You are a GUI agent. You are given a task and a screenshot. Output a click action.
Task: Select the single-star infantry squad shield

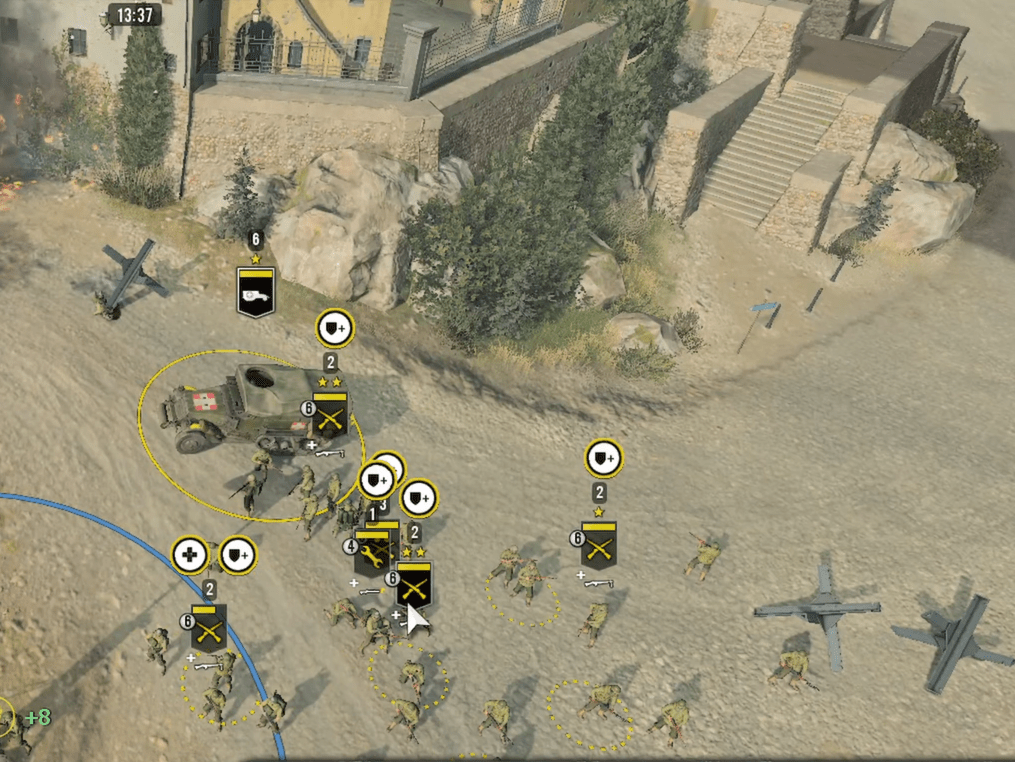[599, 545]
